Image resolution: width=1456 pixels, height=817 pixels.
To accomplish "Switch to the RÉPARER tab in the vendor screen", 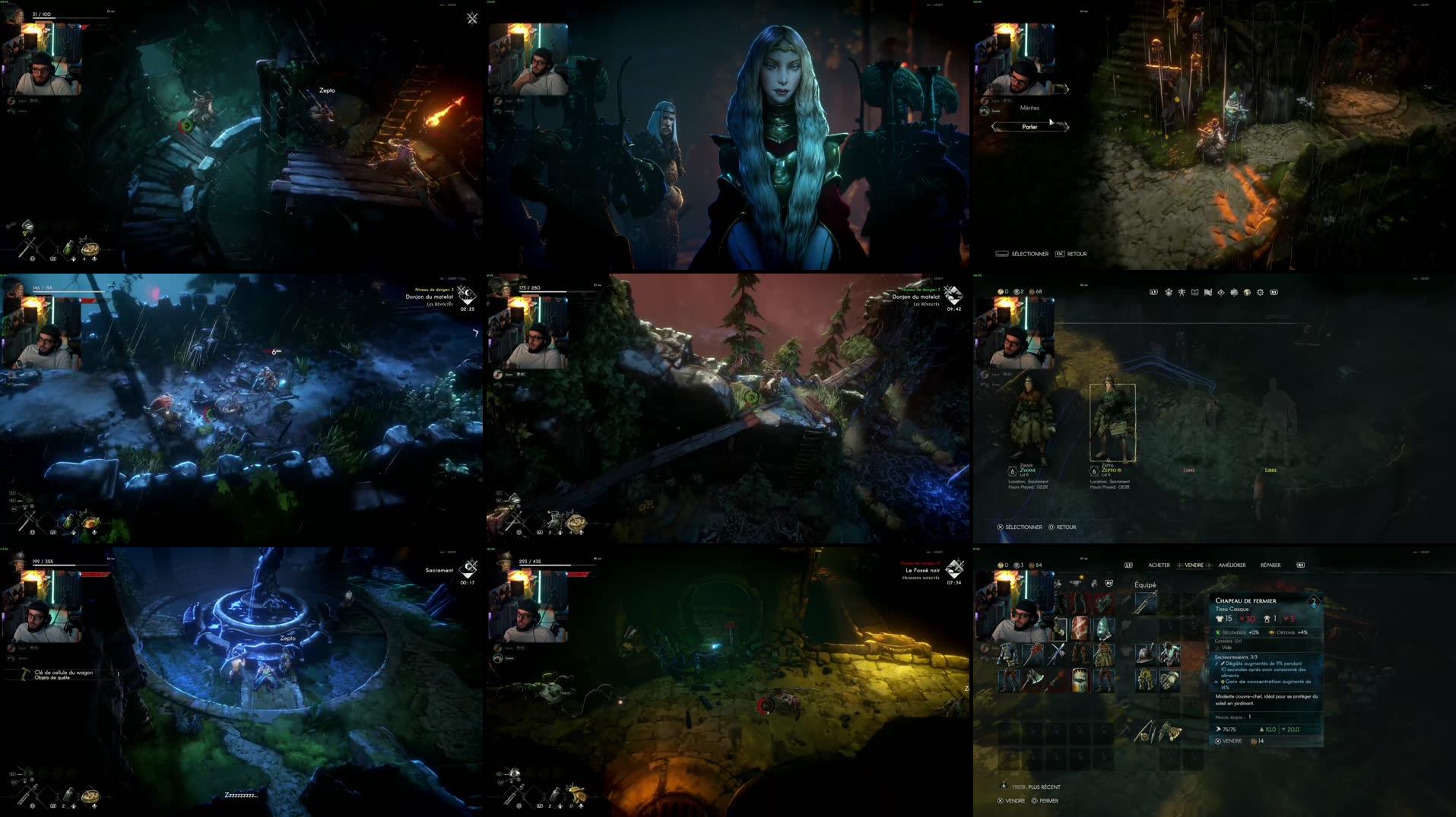I will pos(1270,565).
